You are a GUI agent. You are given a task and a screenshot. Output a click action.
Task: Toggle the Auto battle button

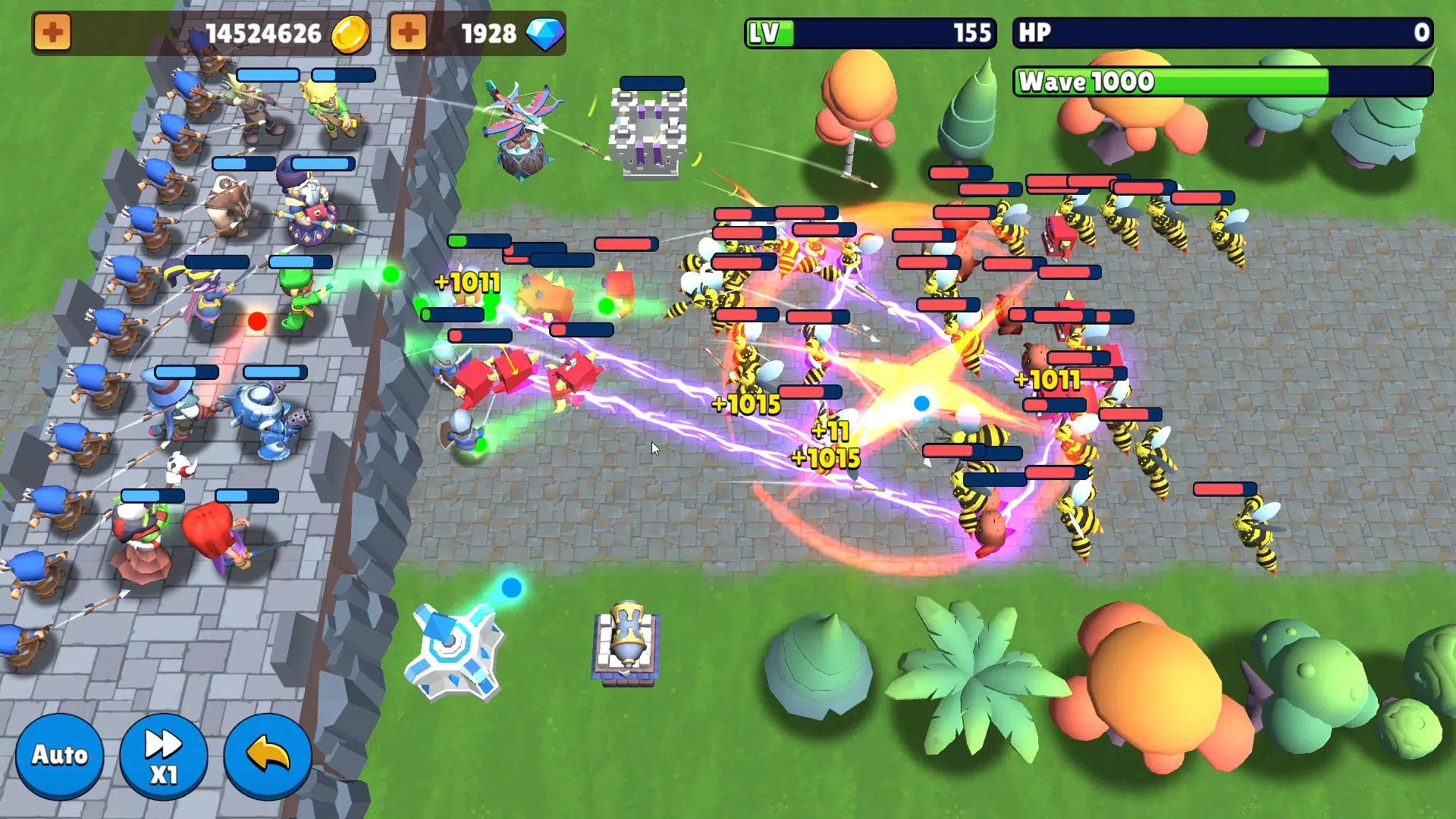tap(59, 755)
